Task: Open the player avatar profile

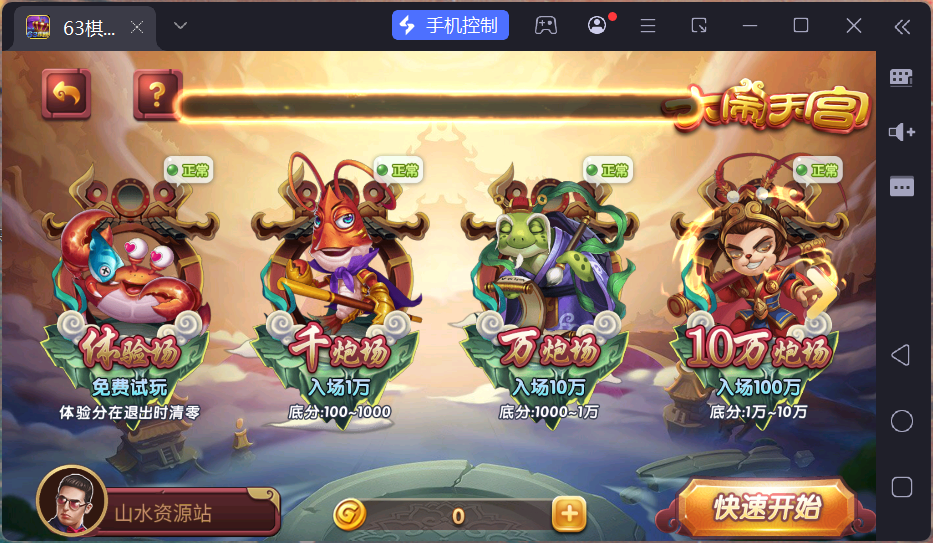Action: click(71, 502)
